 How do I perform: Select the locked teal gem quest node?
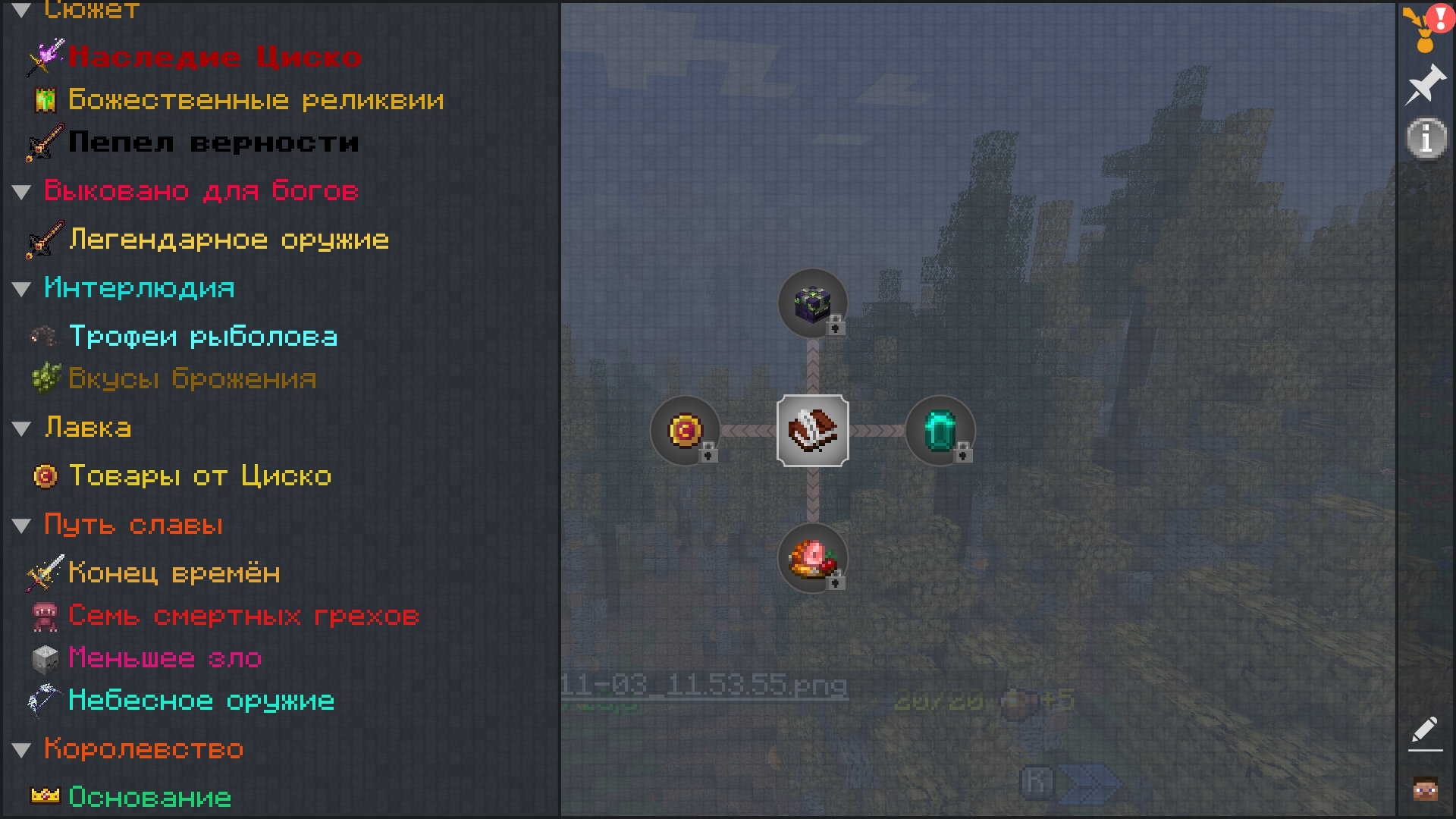(x=940, y=431)
